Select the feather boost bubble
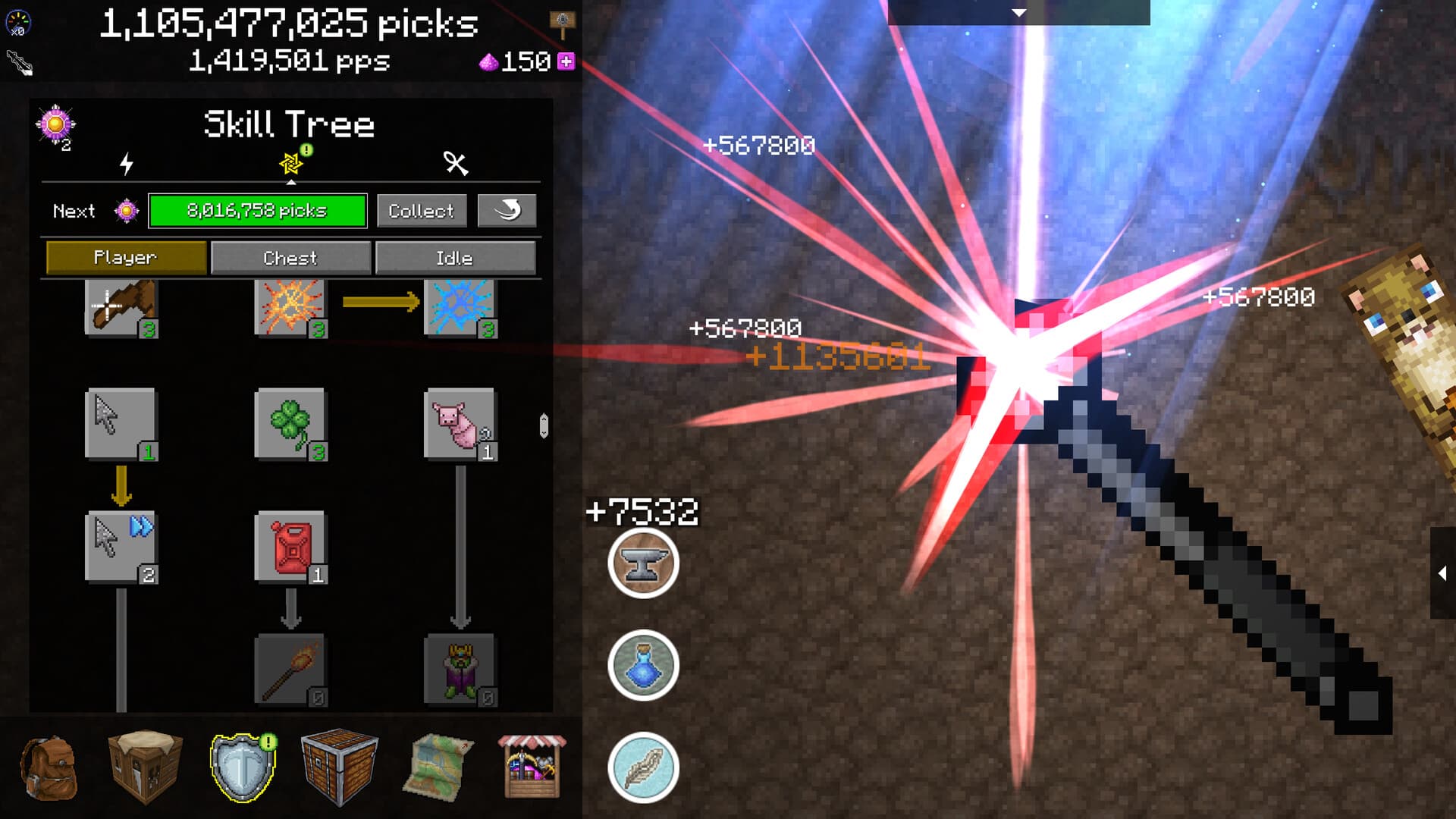 644,767
